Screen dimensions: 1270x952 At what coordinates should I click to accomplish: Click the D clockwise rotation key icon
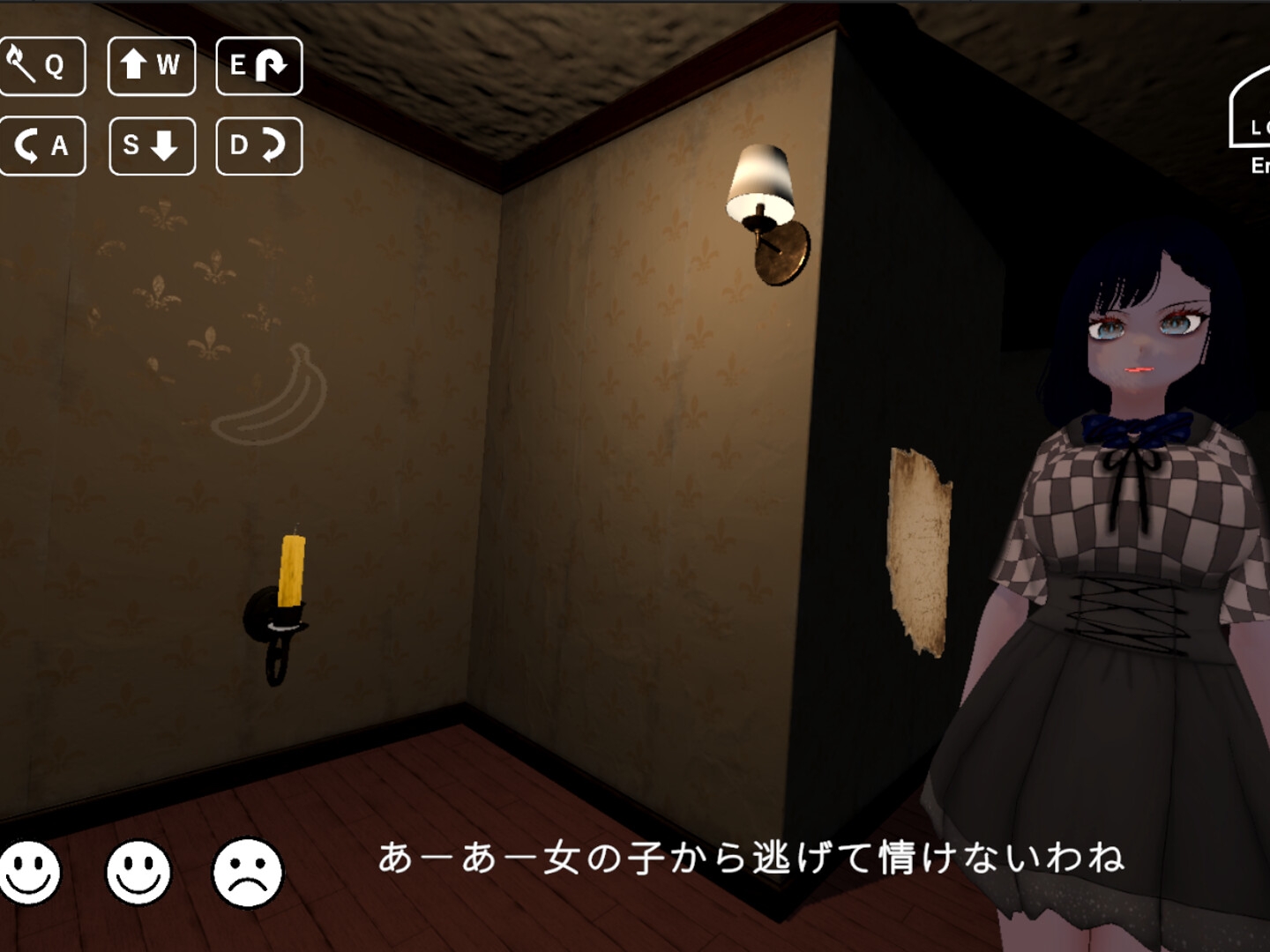(258, 146)
